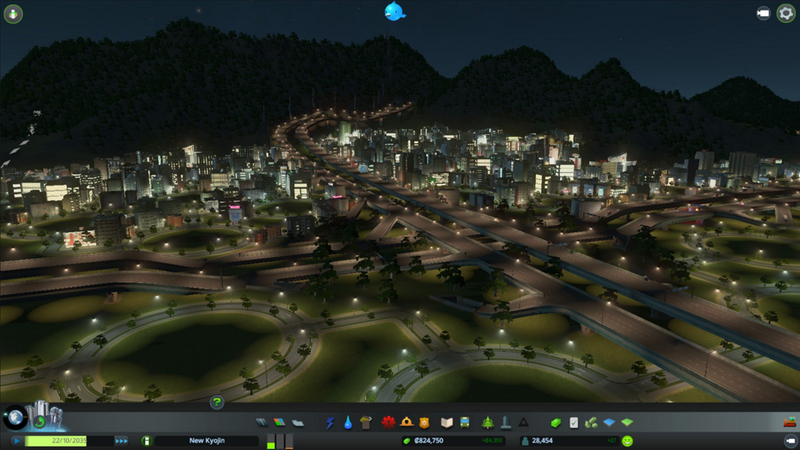Viewport: 800px width, 450px height.
Task: Toggle the play/pause simulation button
Action: [x=16, y=440]
